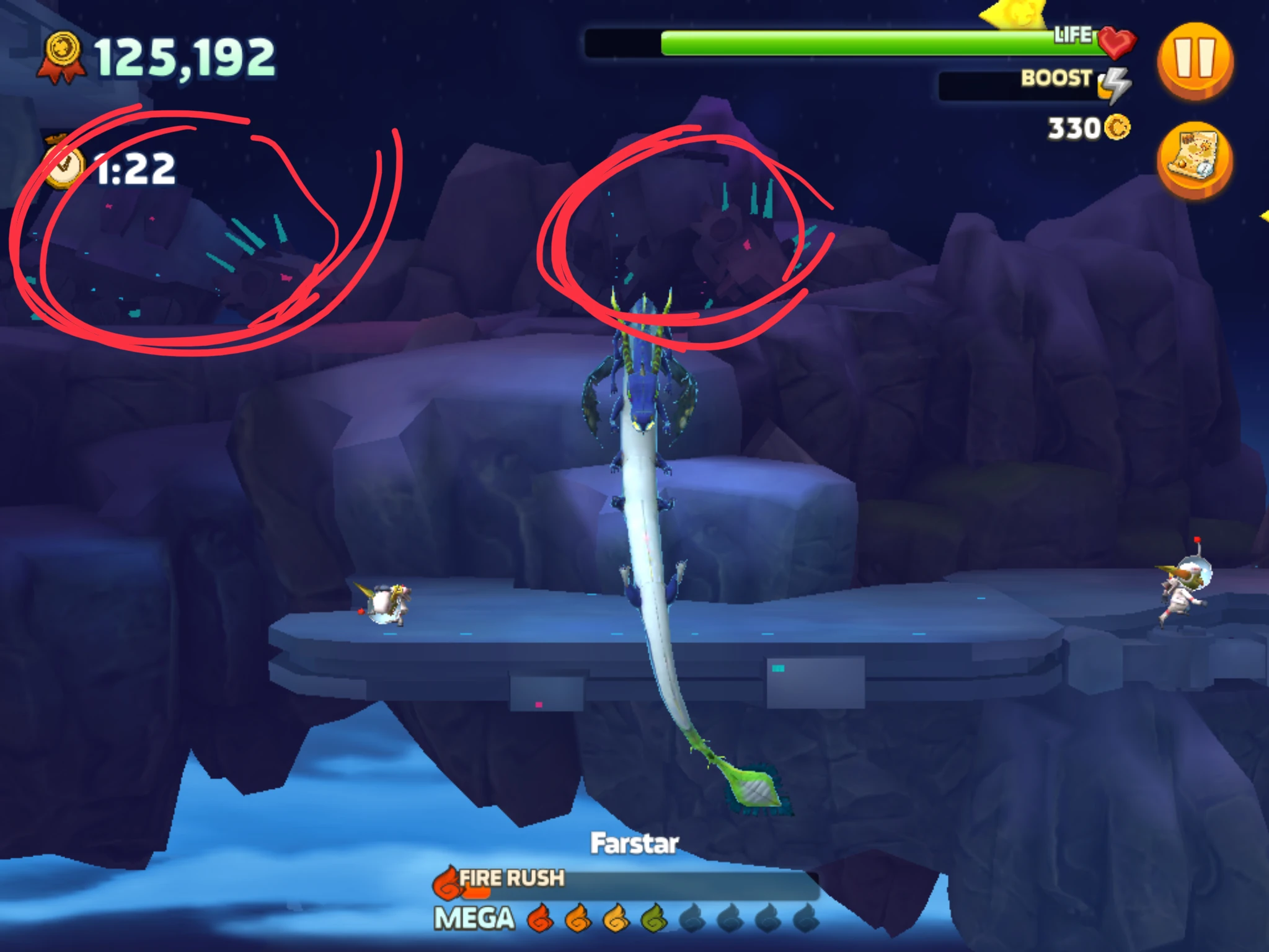Screen dimensions: 1269x952
Task: Click the red MEGA flame token
Action: click(x=539, y=918)
